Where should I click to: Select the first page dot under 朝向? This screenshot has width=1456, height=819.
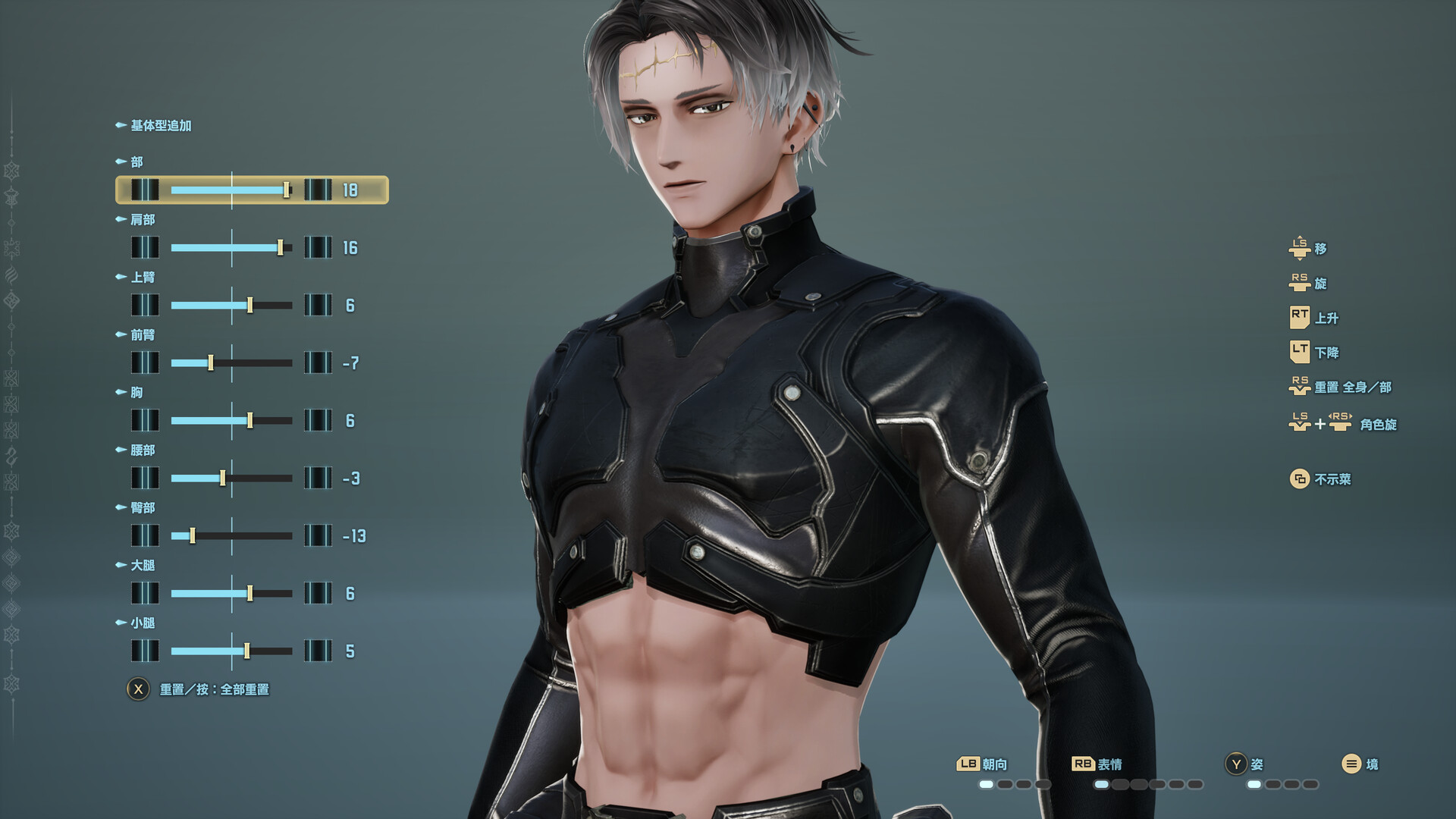987,784
